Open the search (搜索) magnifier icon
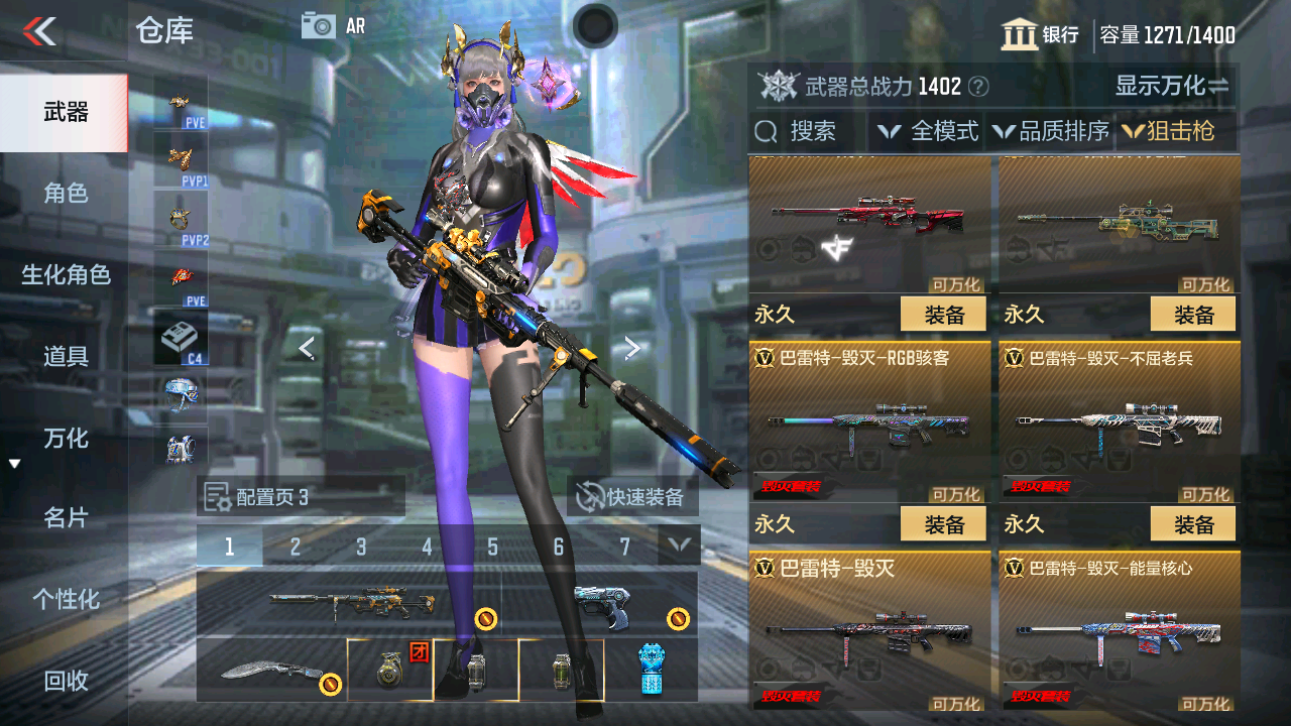The image size is (1291, 726). pos(765,131)
